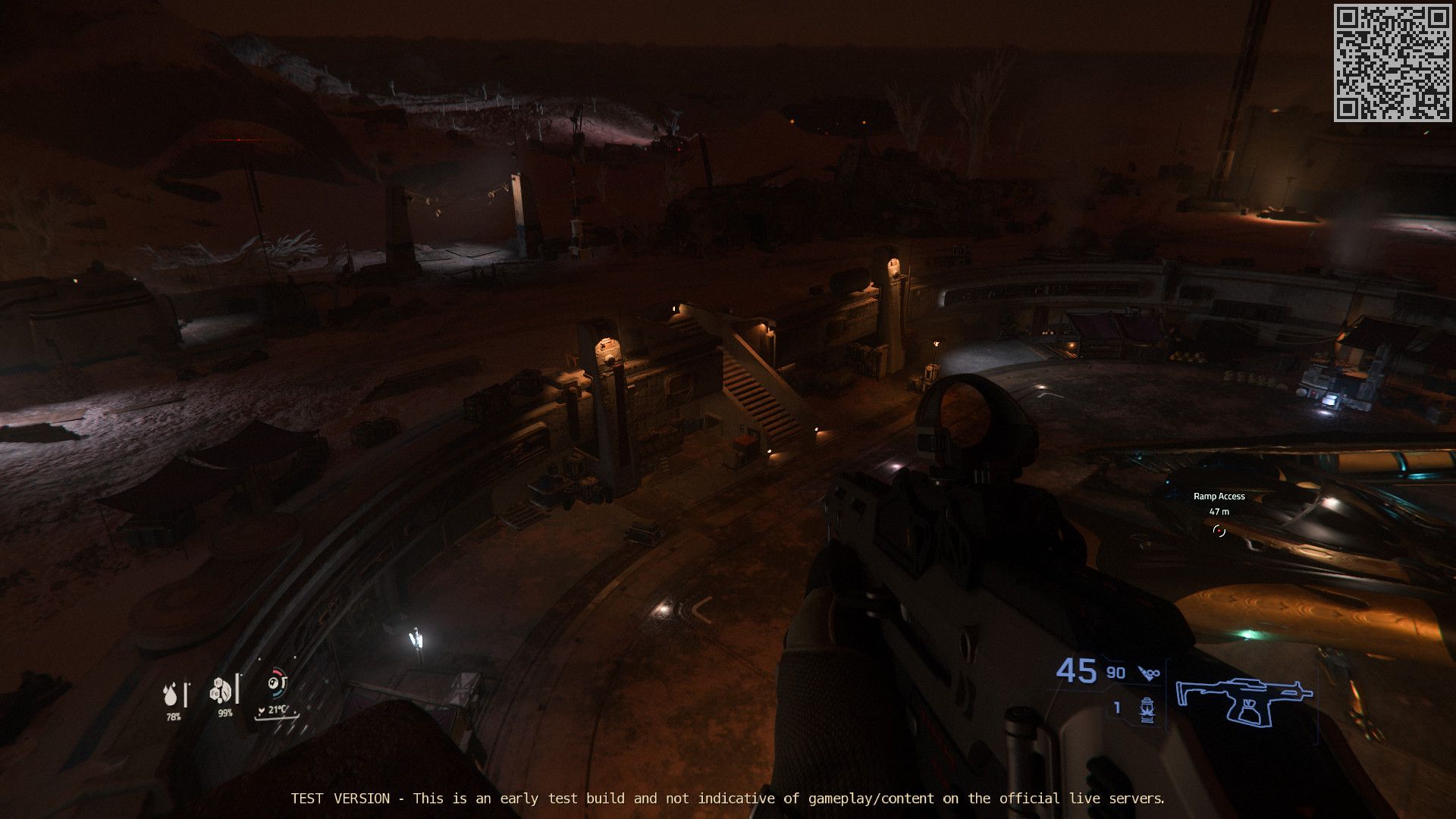
Task: Click the grenade count icon
Action: [x=1147, y=709]
